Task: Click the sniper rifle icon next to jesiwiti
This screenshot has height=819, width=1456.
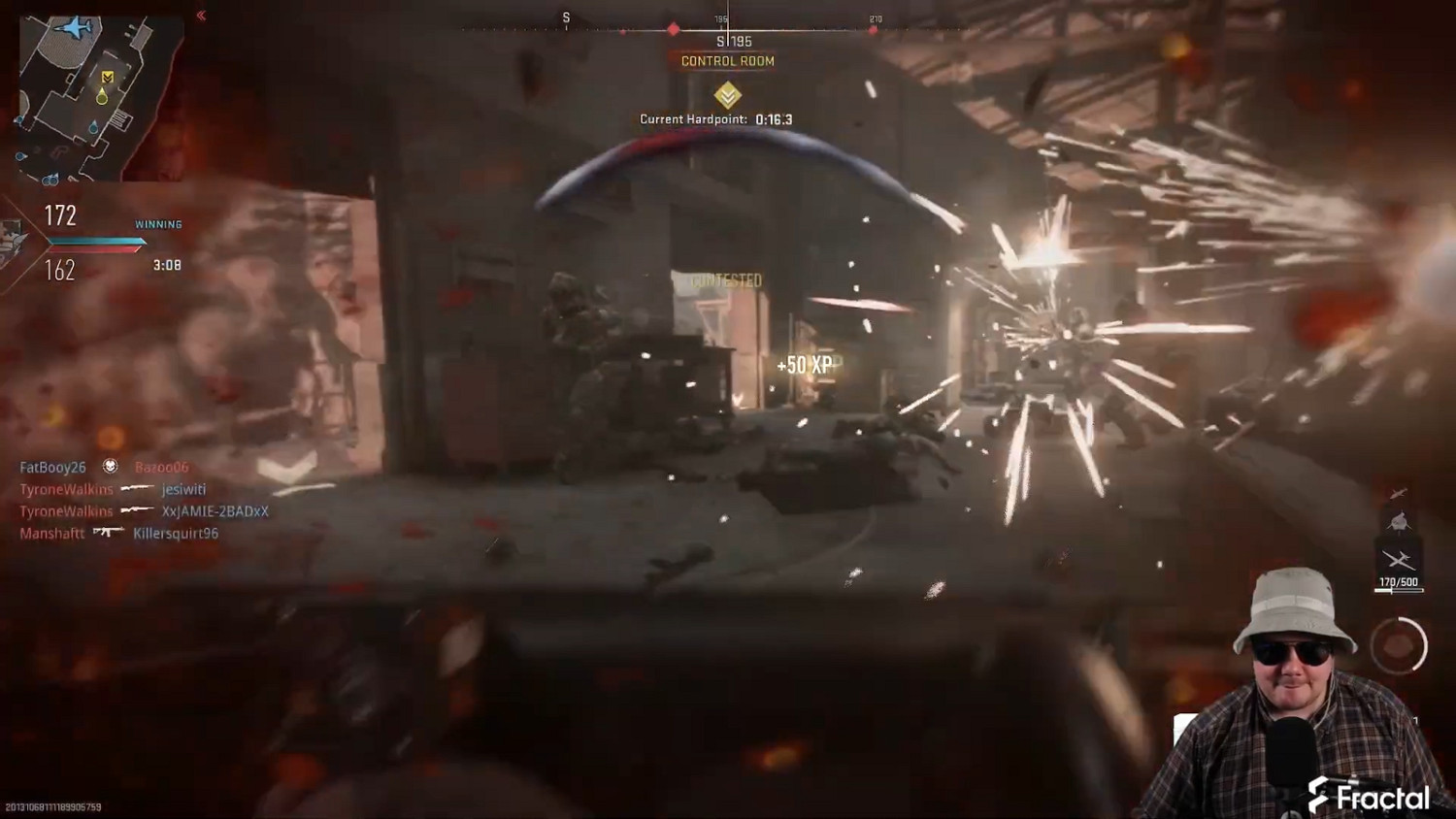Action: [138, 489]
